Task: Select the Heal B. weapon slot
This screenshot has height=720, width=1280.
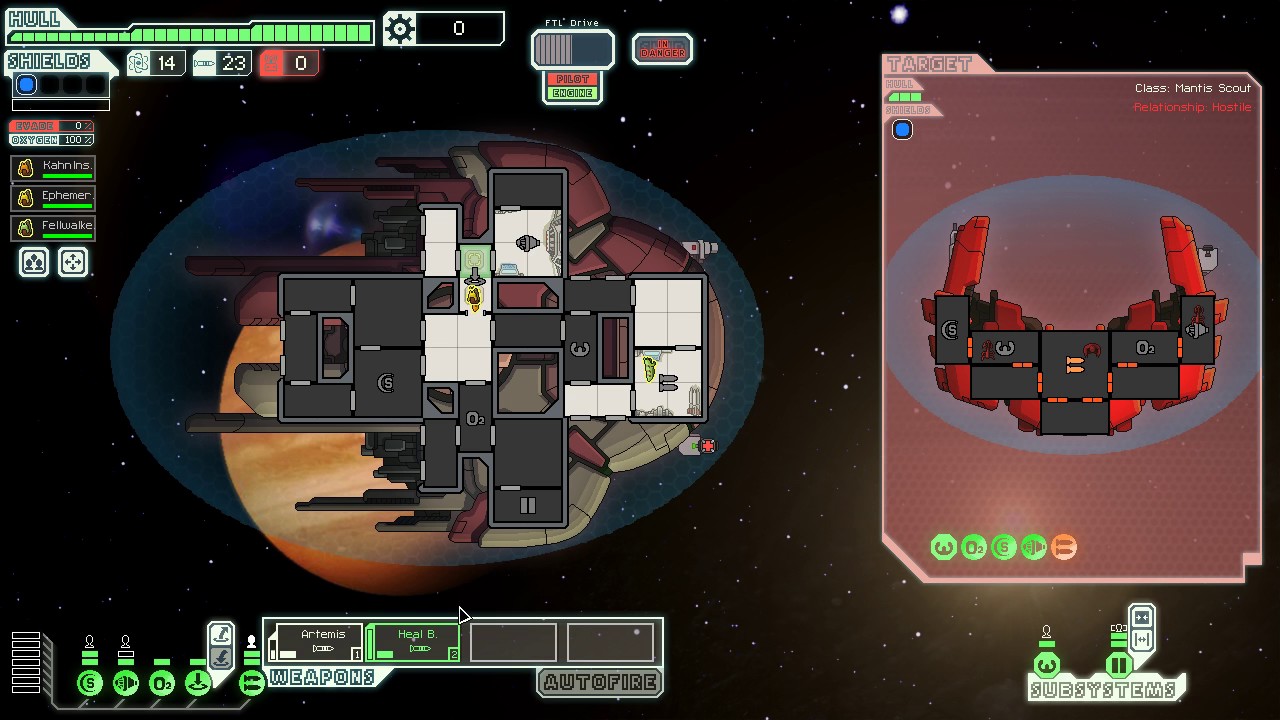Action: pyautogui.click(x=415, y=642)
